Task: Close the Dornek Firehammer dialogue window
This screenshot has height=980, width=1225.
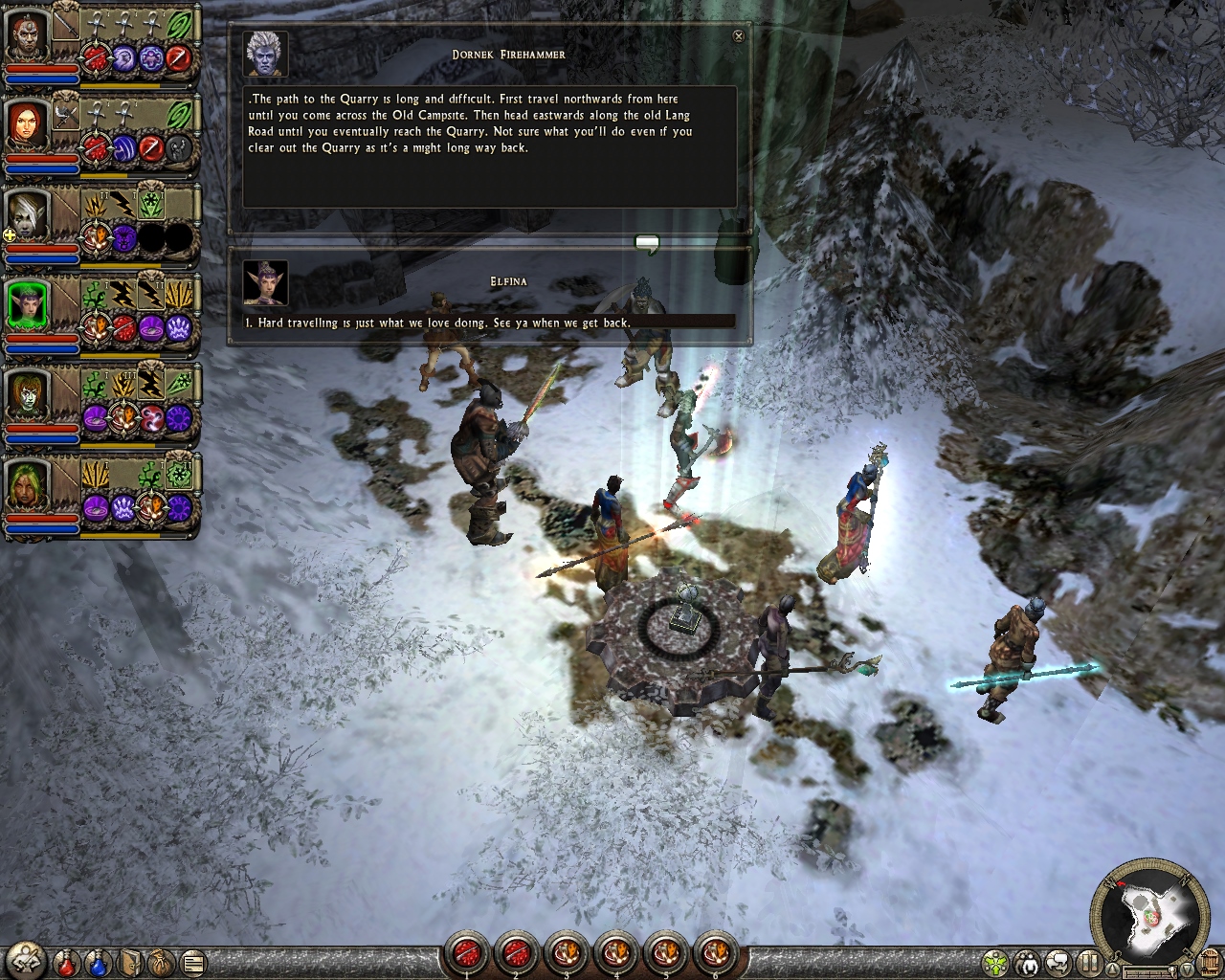Action: coord(738,36)
